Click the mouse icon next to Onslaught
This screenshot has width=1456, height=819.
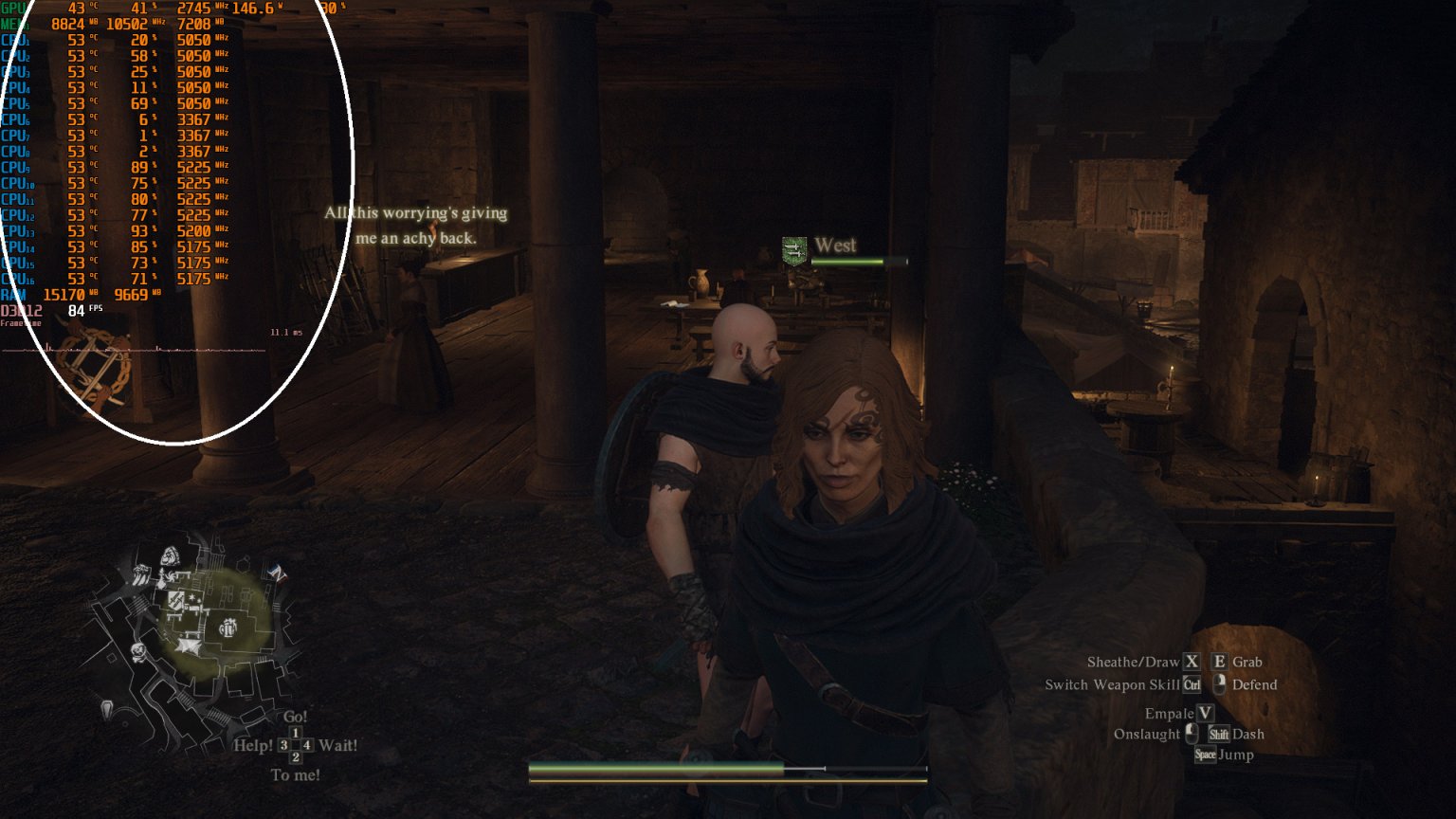1192,734
